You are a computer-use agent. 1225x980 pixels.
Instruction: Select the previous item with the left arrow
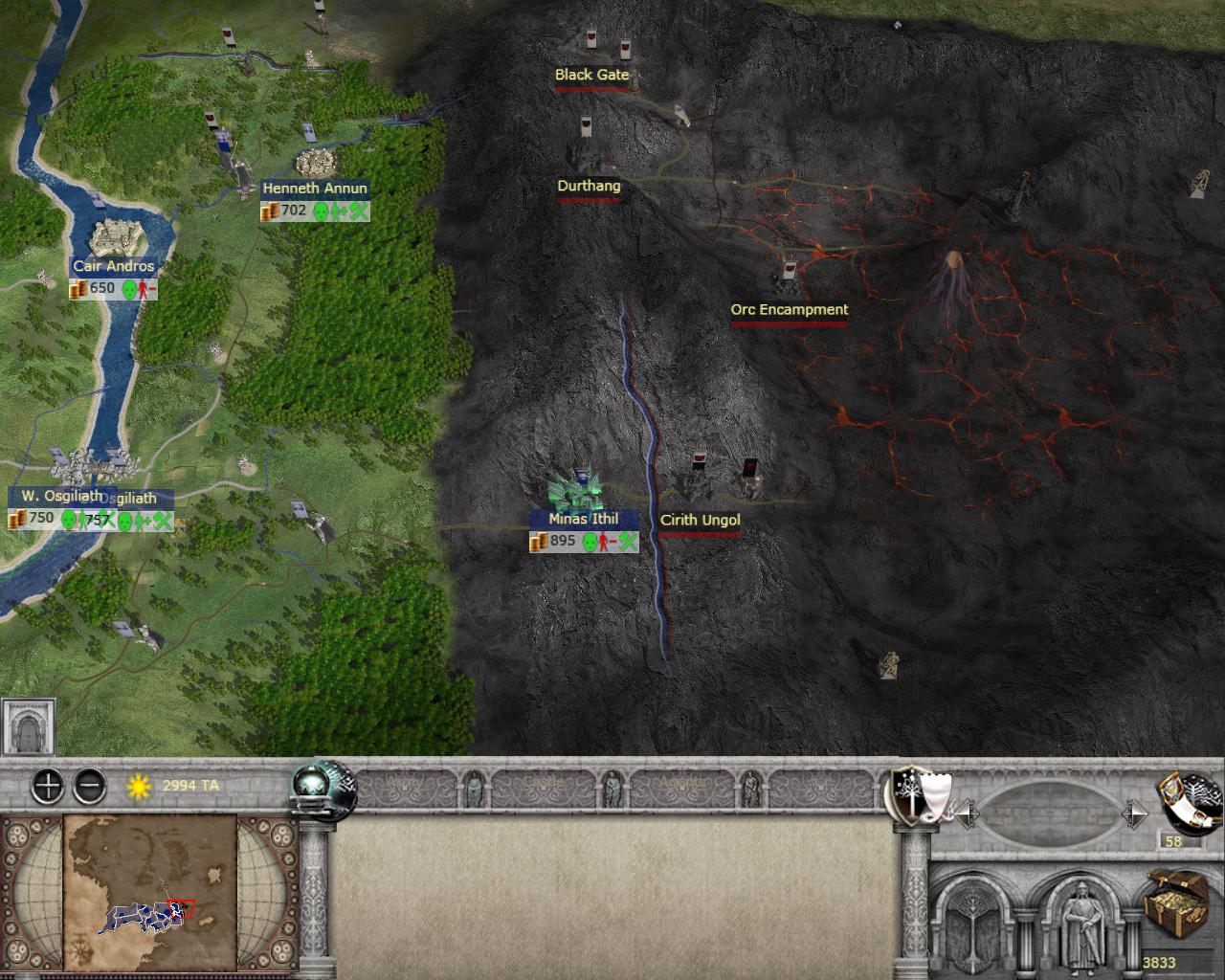pos(967,814)
